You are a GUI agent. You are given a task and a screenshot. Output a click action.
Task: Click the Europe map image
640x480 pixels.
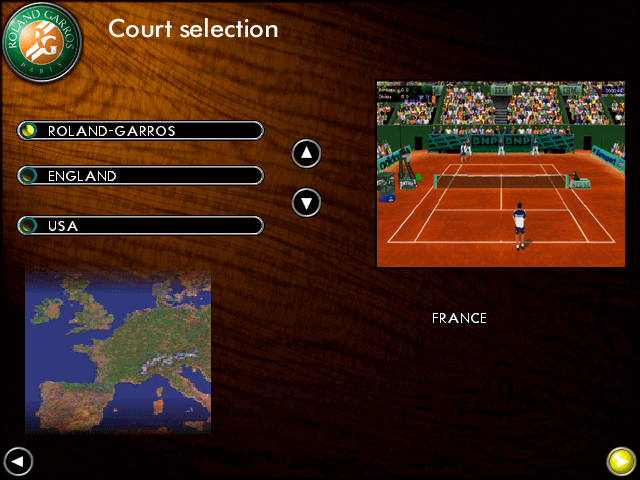click(118, 350)
